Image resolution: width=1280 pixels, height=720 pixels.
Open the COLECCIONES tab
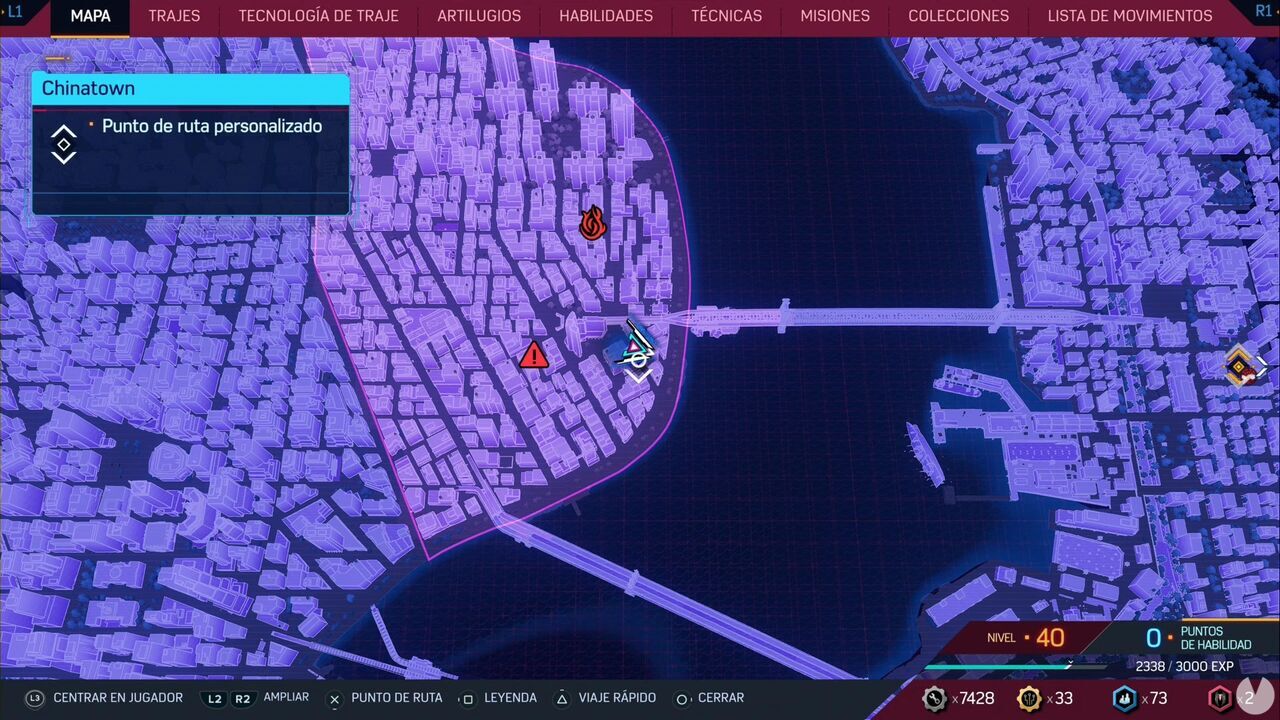[958, 16]
